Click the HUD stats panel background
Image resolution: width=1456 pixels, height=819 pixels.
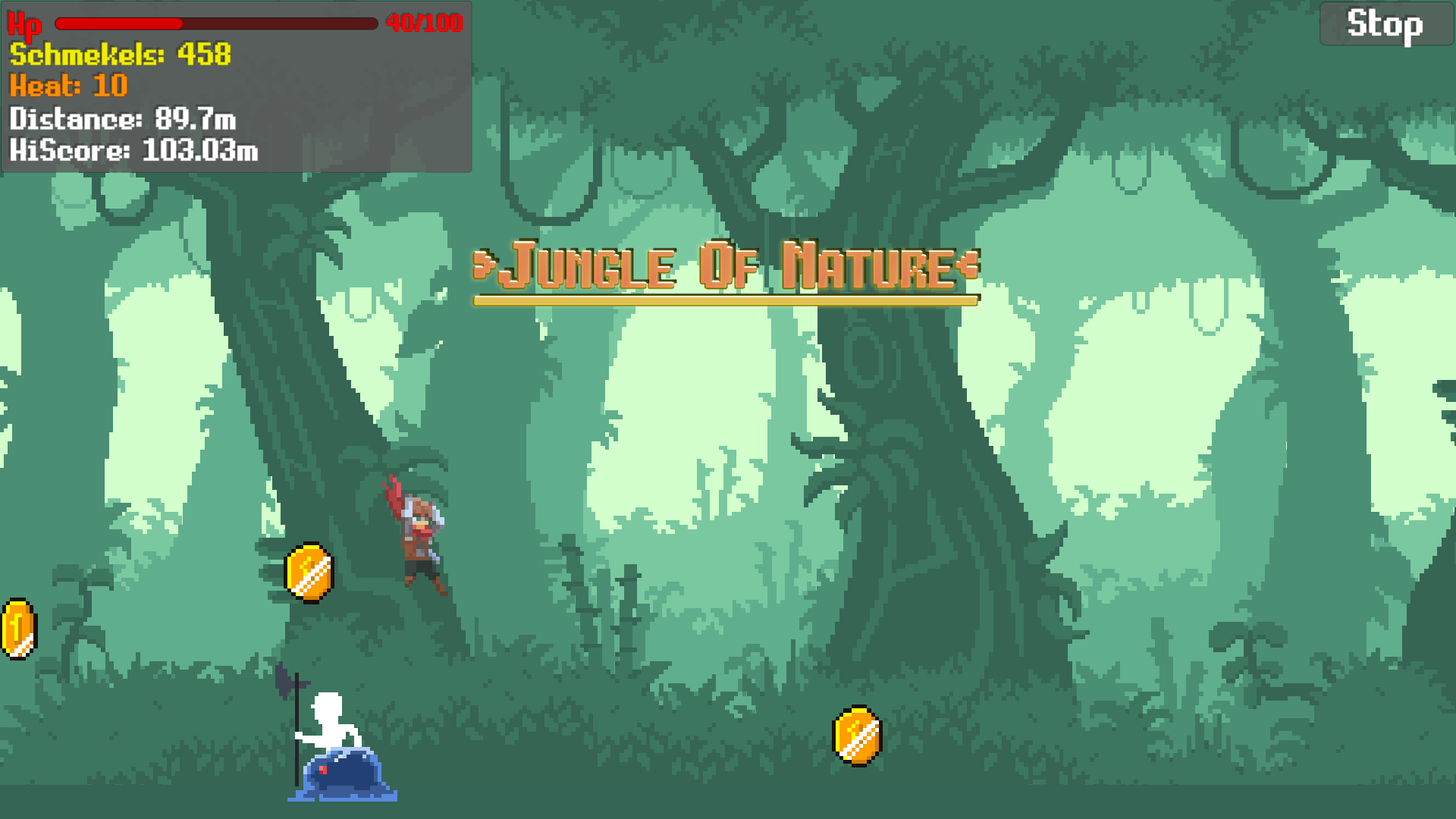tap(341, 91)
